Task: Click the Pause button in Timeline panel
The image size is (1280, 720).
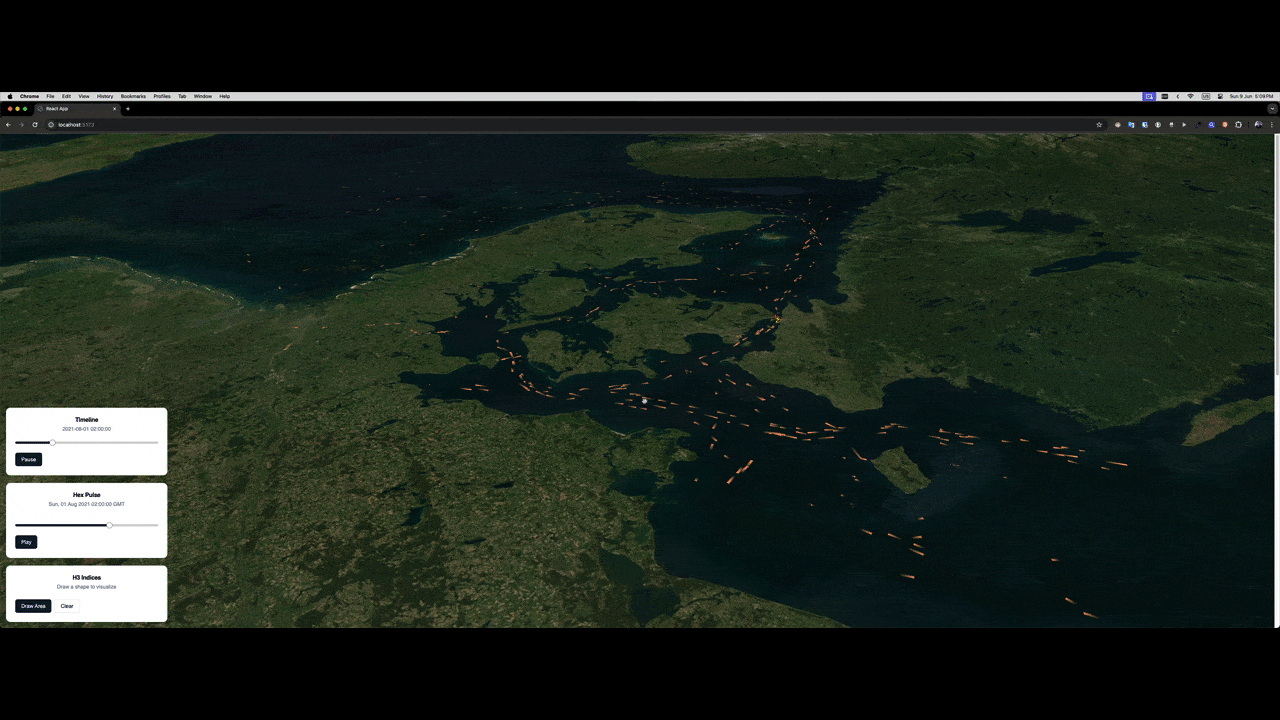Action: [28, 459]
